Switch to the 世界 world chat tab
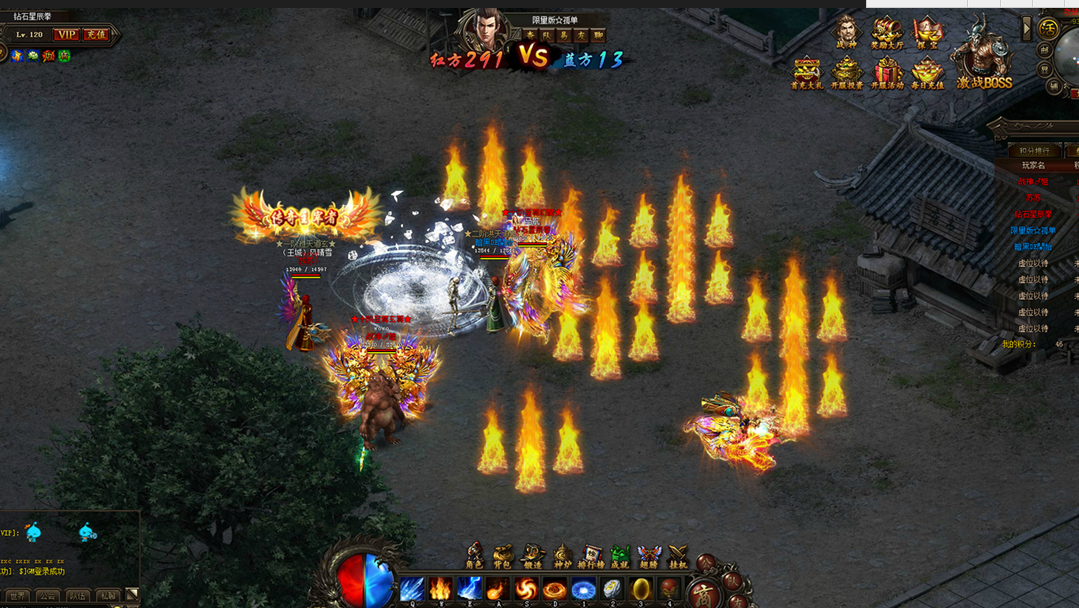 pos(18,597)
